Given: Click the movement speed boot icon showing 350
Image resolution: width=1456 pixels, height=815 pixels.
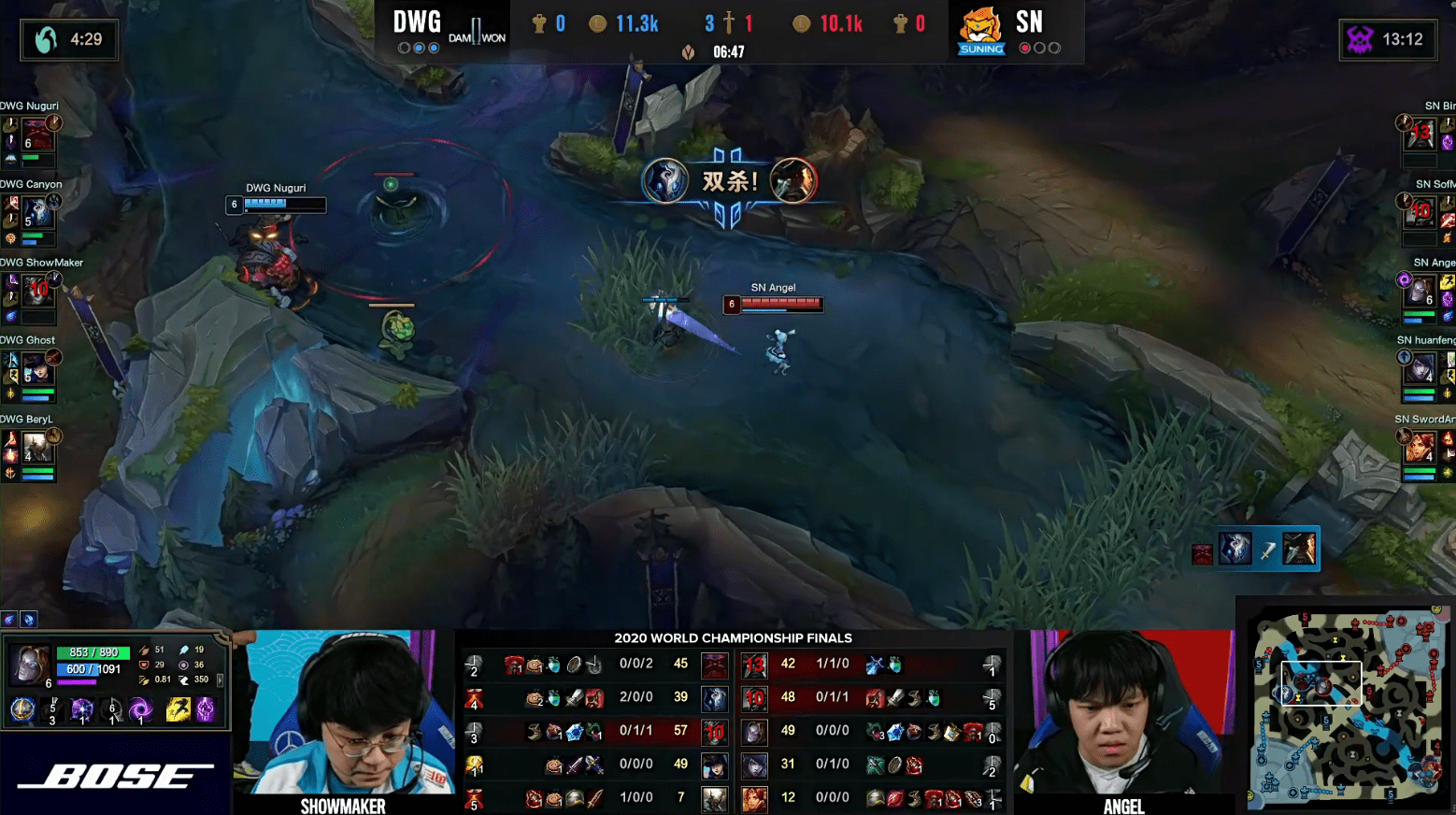Looking at the screenshot, I should (x=185, y=679).
